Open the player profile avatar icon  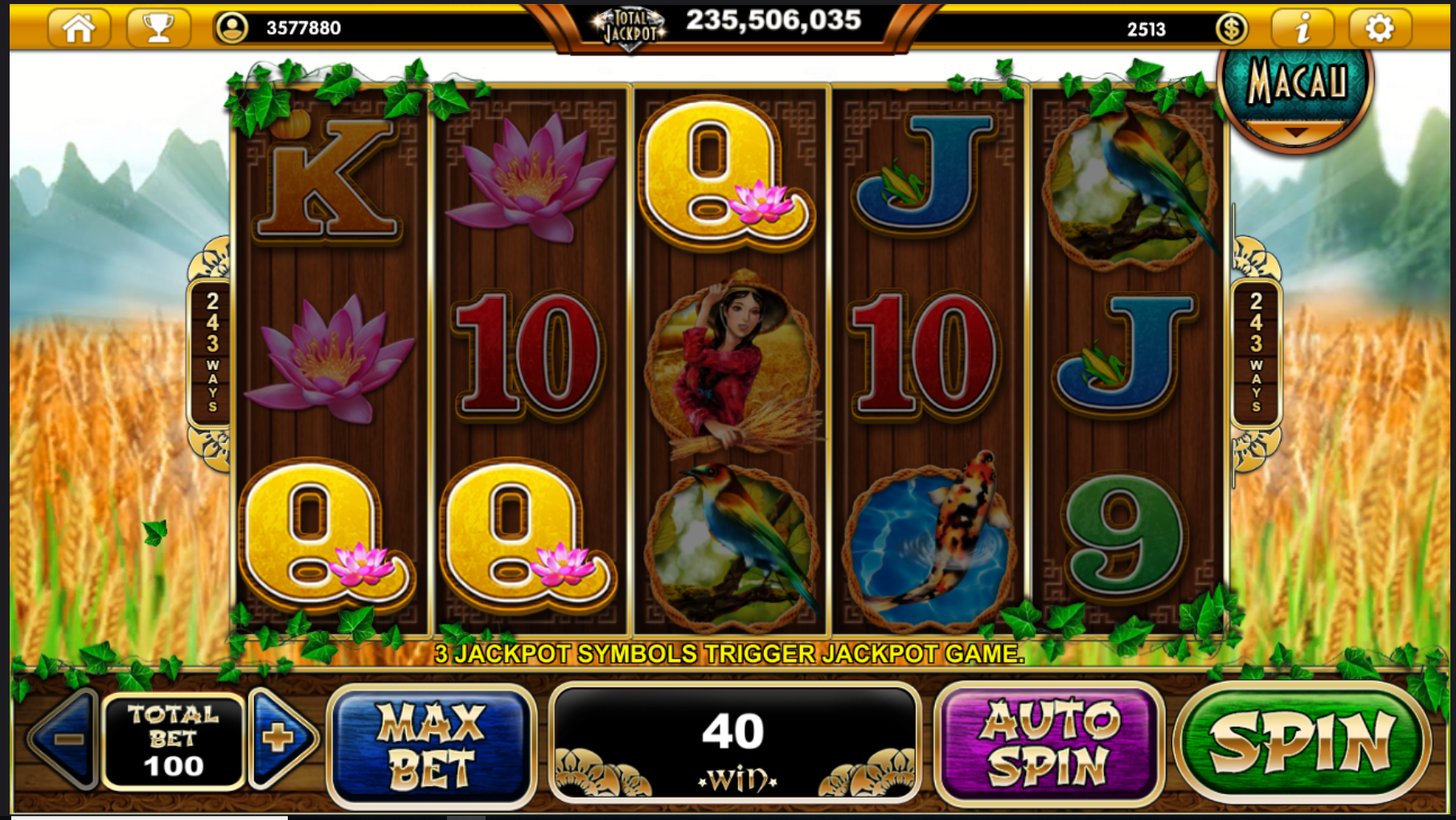pos(232,28)
